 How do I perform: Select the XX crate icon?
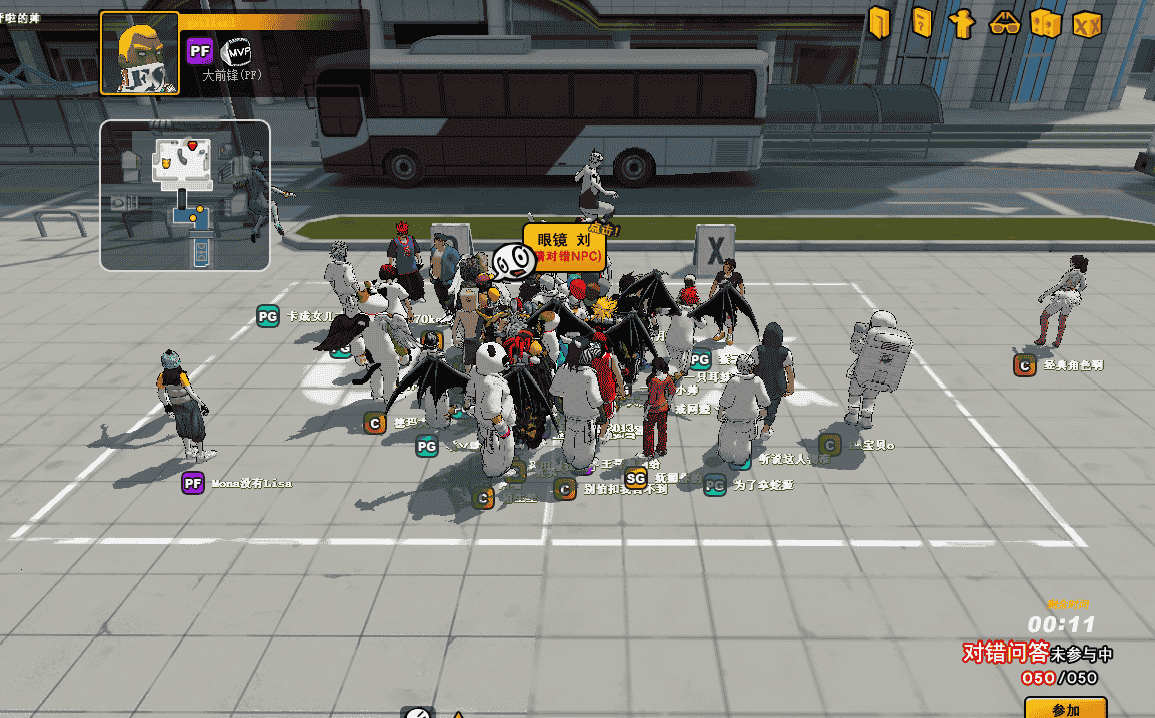1087,23
